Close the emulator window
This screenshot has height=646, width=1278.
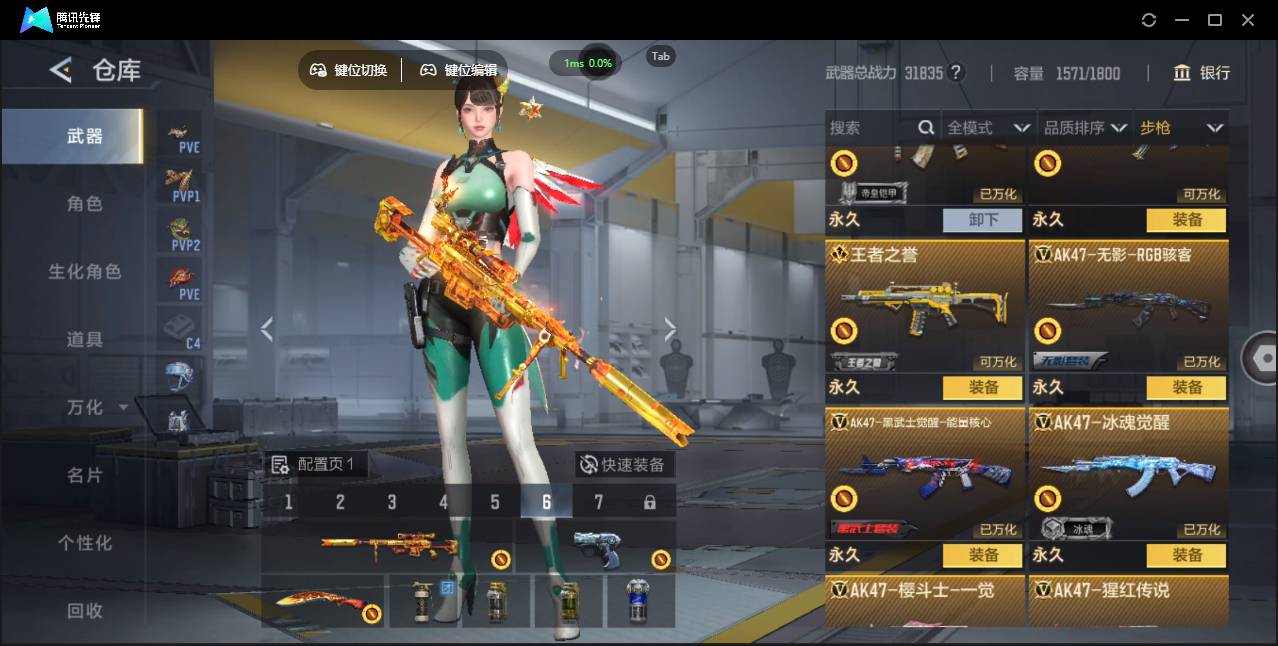pos(1248,20)
